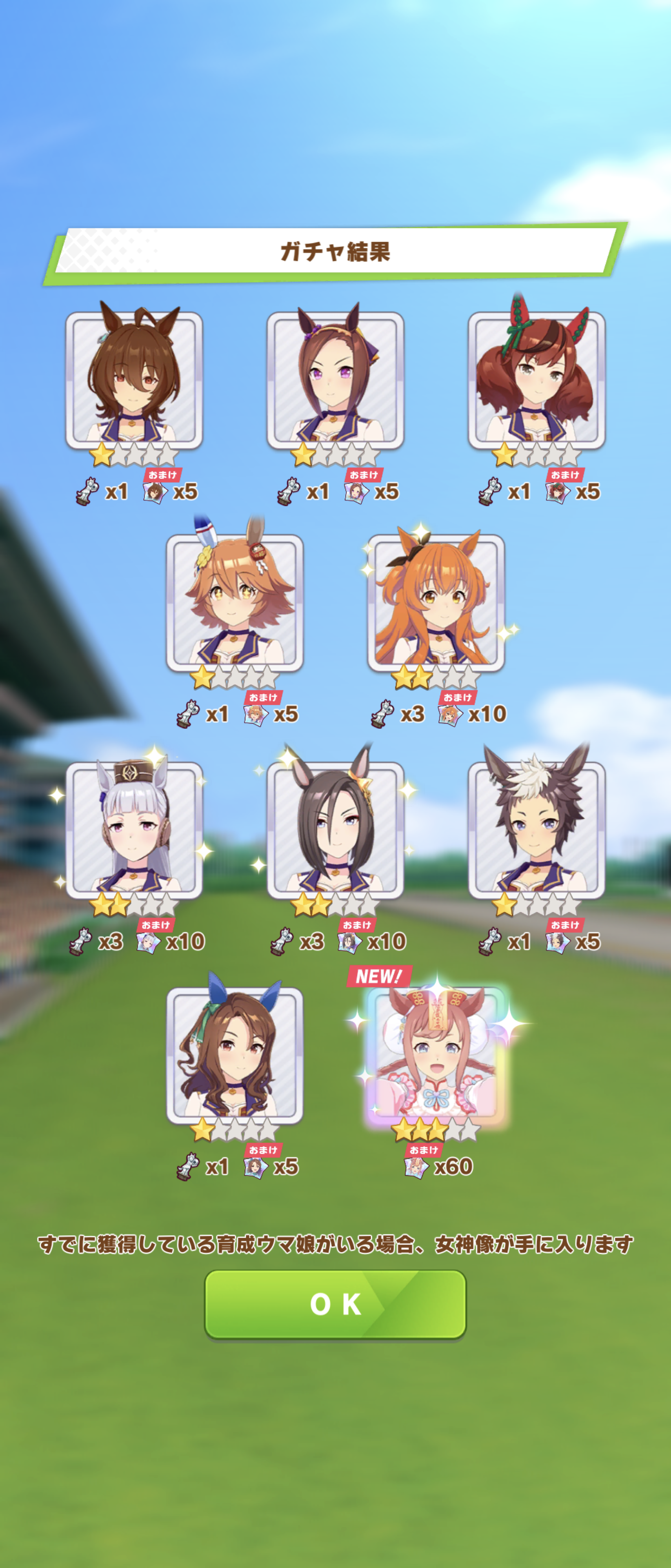The image size is (671, 1568).
Task: Tap the purple-eyed girl with yellow headband
Action: (x=335, y=381)
